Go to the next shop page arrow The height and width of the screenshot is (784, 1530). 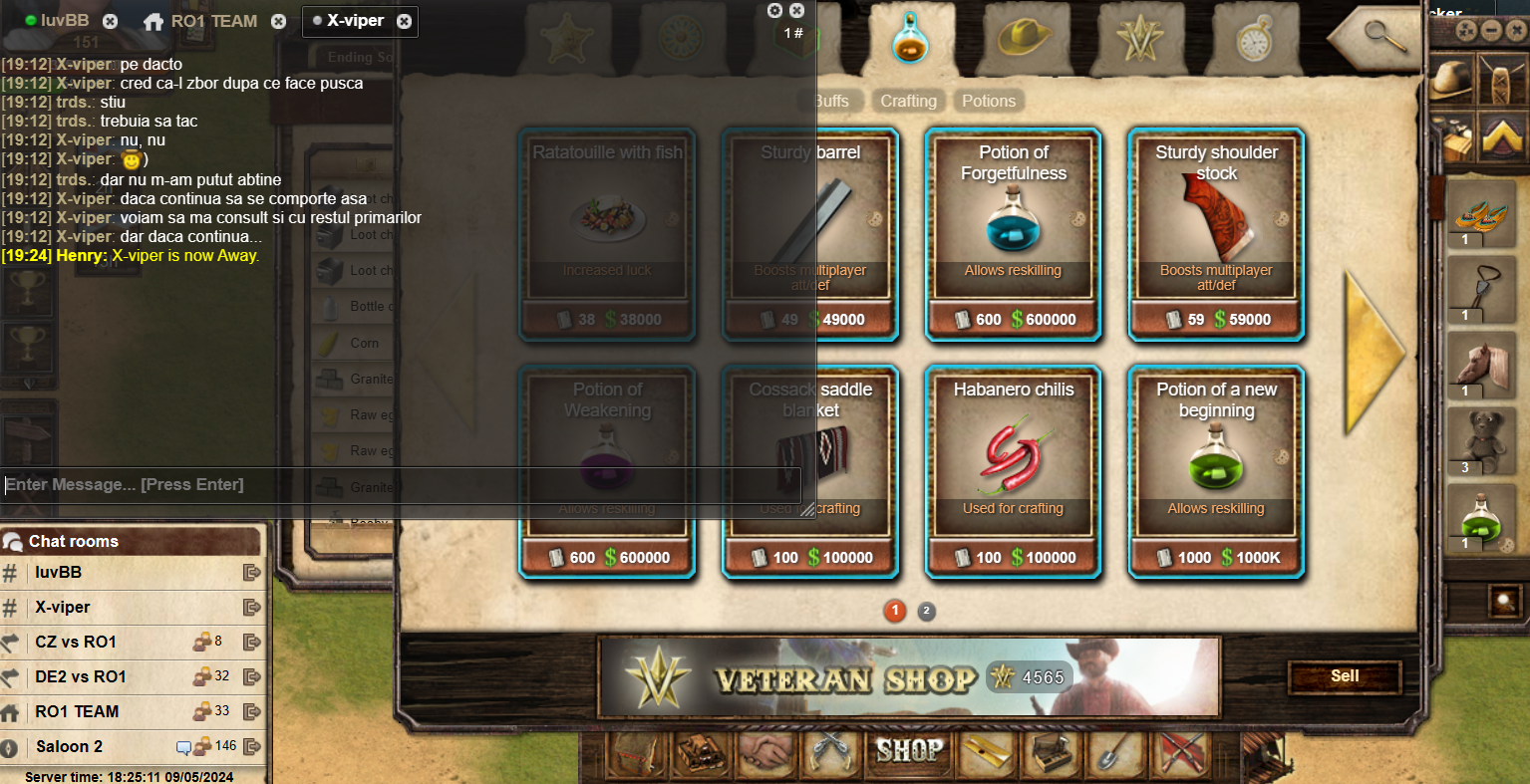(x=1373, y=352)
